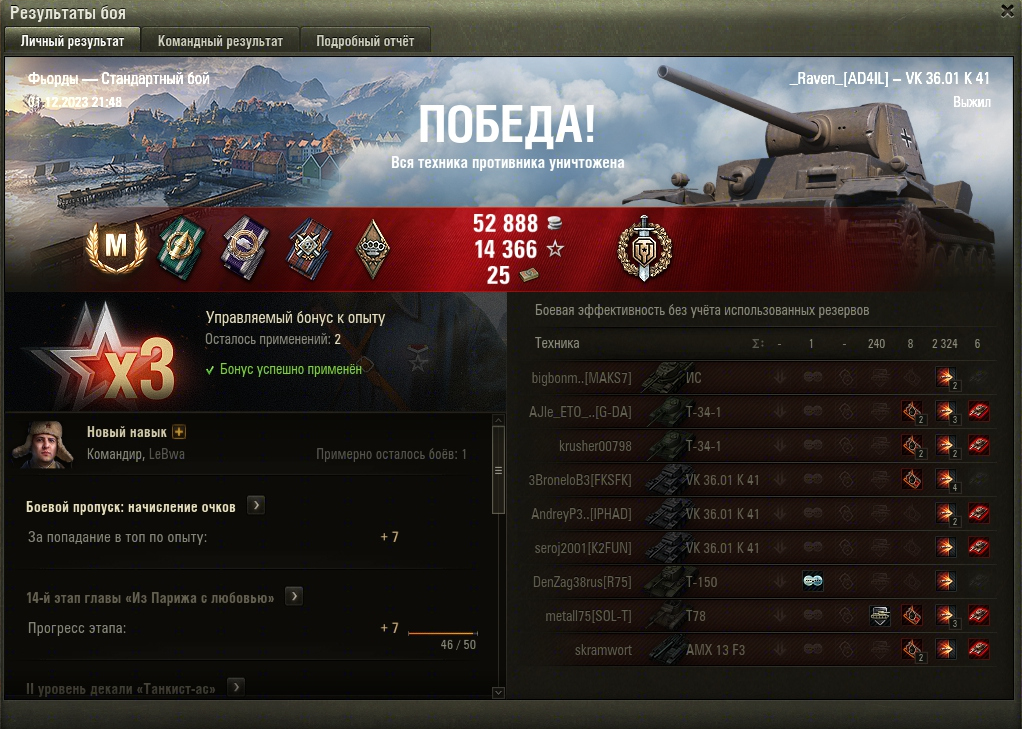The height and width of the screenshot is (729, 1022).
Task: Click the plus icon beside Новый навык
Action: click(180, 432)
